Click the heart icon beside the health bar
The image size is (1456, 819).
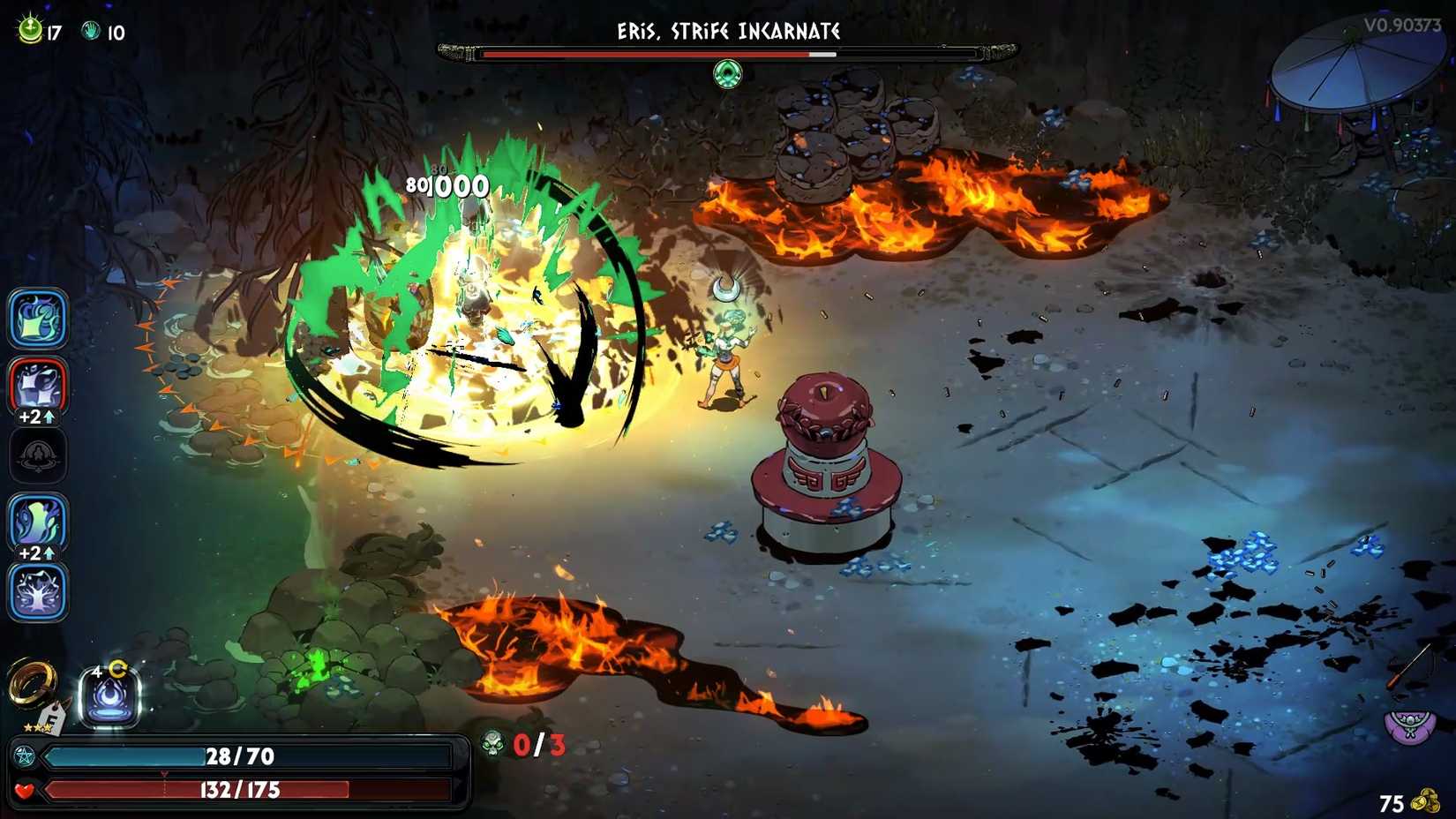coord(25,791)
